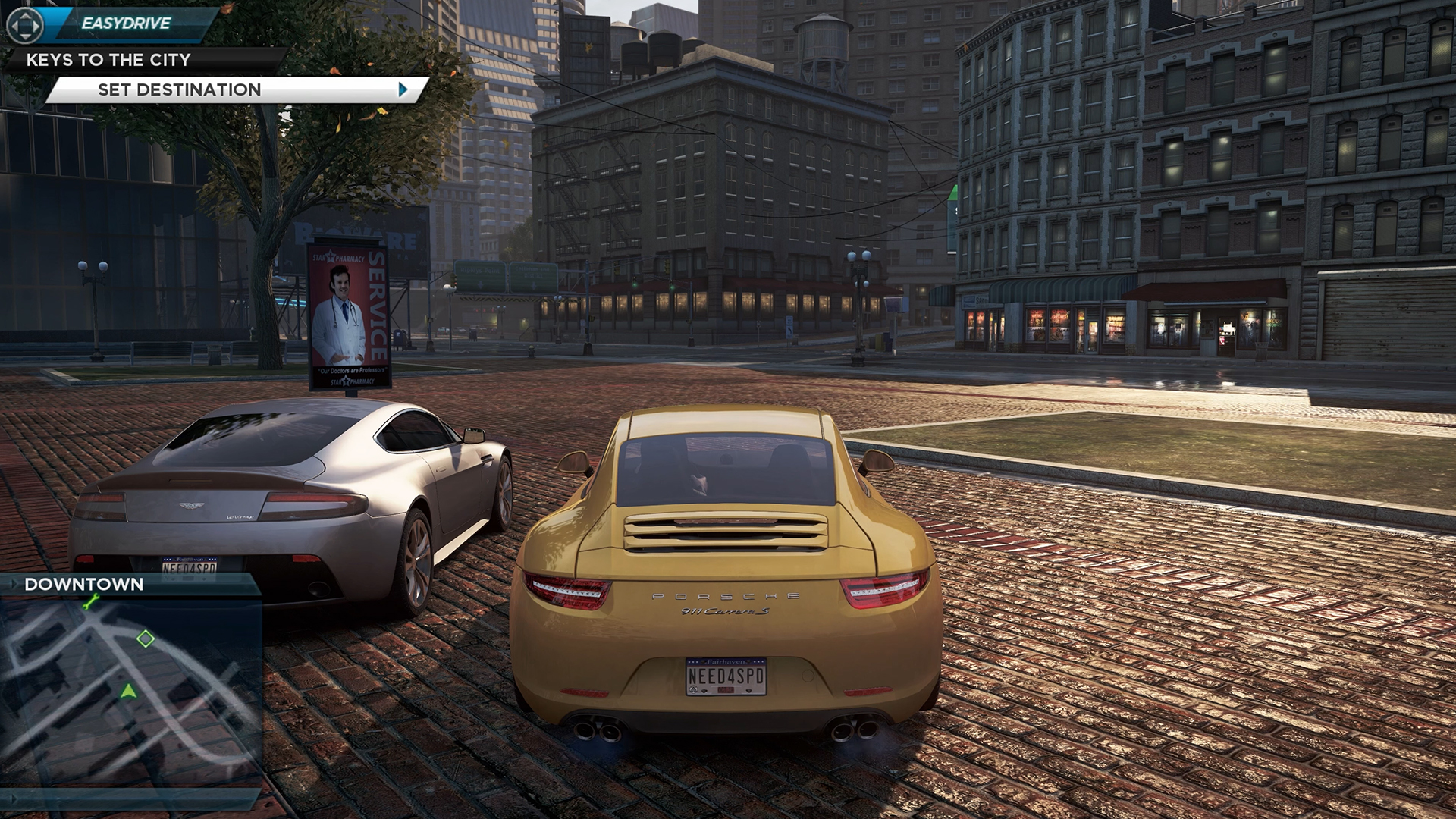Select the KEYS TO THE CITY entry
Screen dimensions: 1456x819
pos(106,60)
